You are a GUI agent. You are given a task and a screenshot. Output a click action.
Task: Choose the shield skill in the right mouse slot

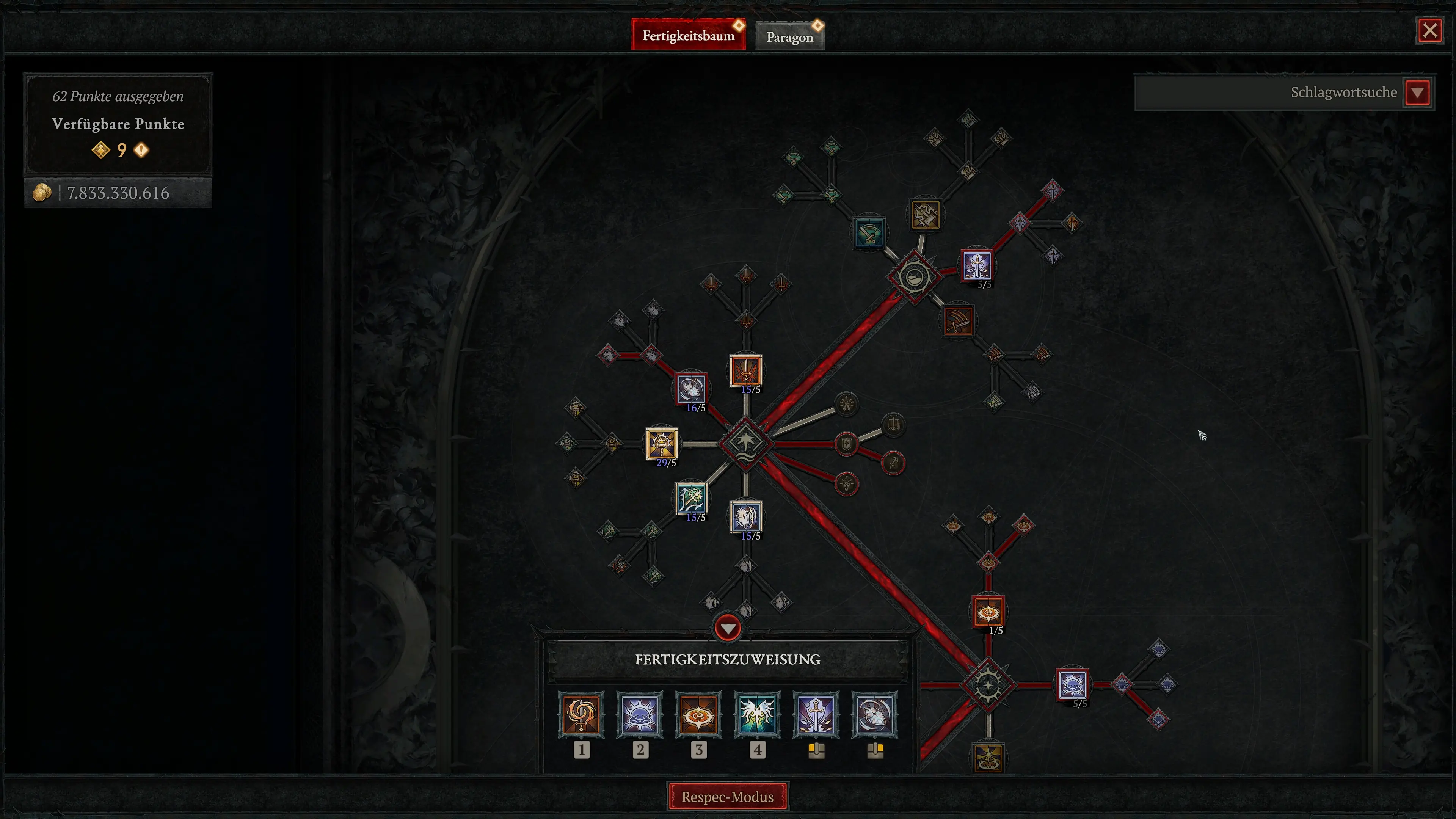(x=874, y=715)
